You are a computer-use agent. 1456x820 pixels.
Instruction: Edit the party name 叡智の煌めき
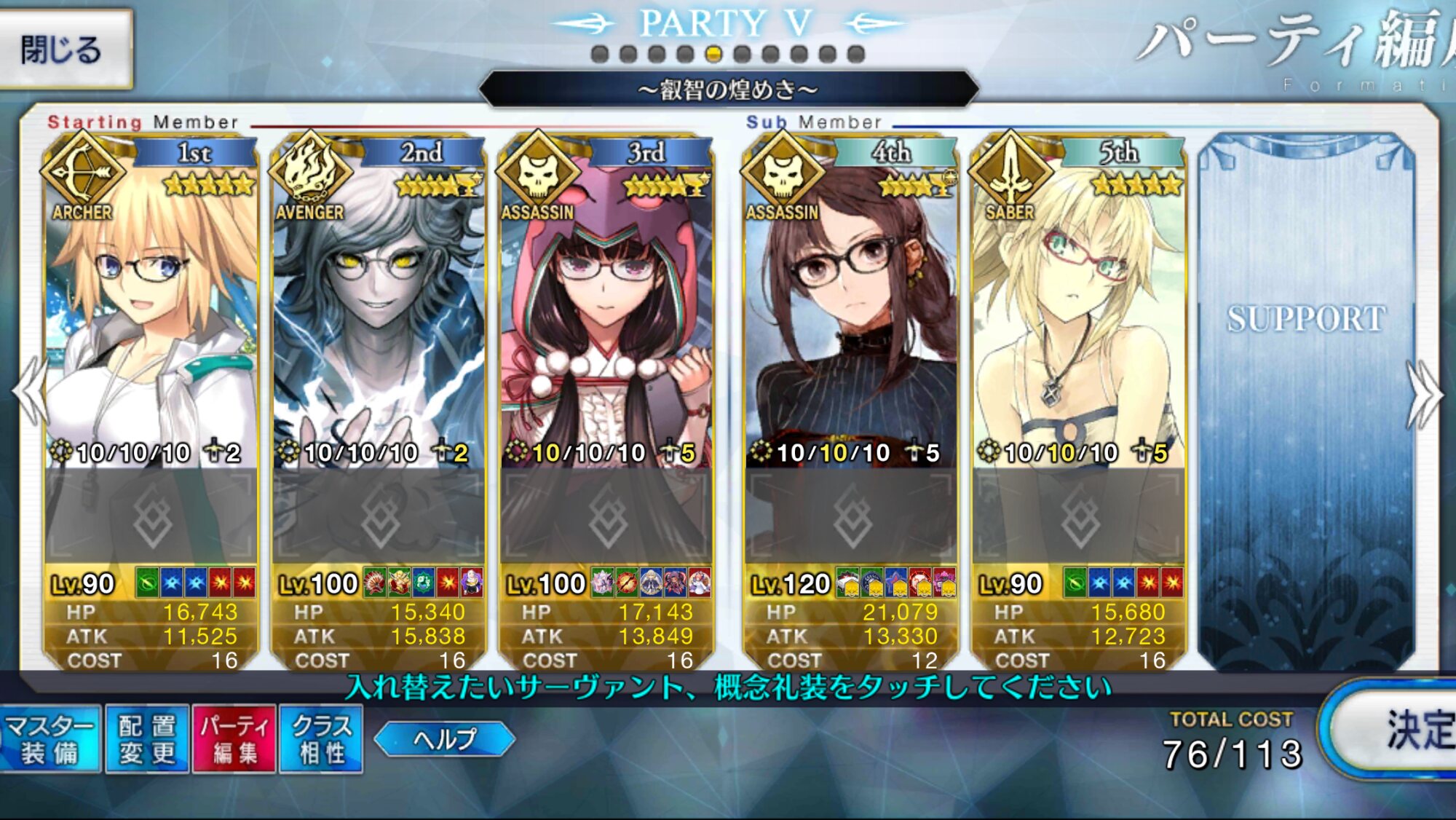click(728, 90)
